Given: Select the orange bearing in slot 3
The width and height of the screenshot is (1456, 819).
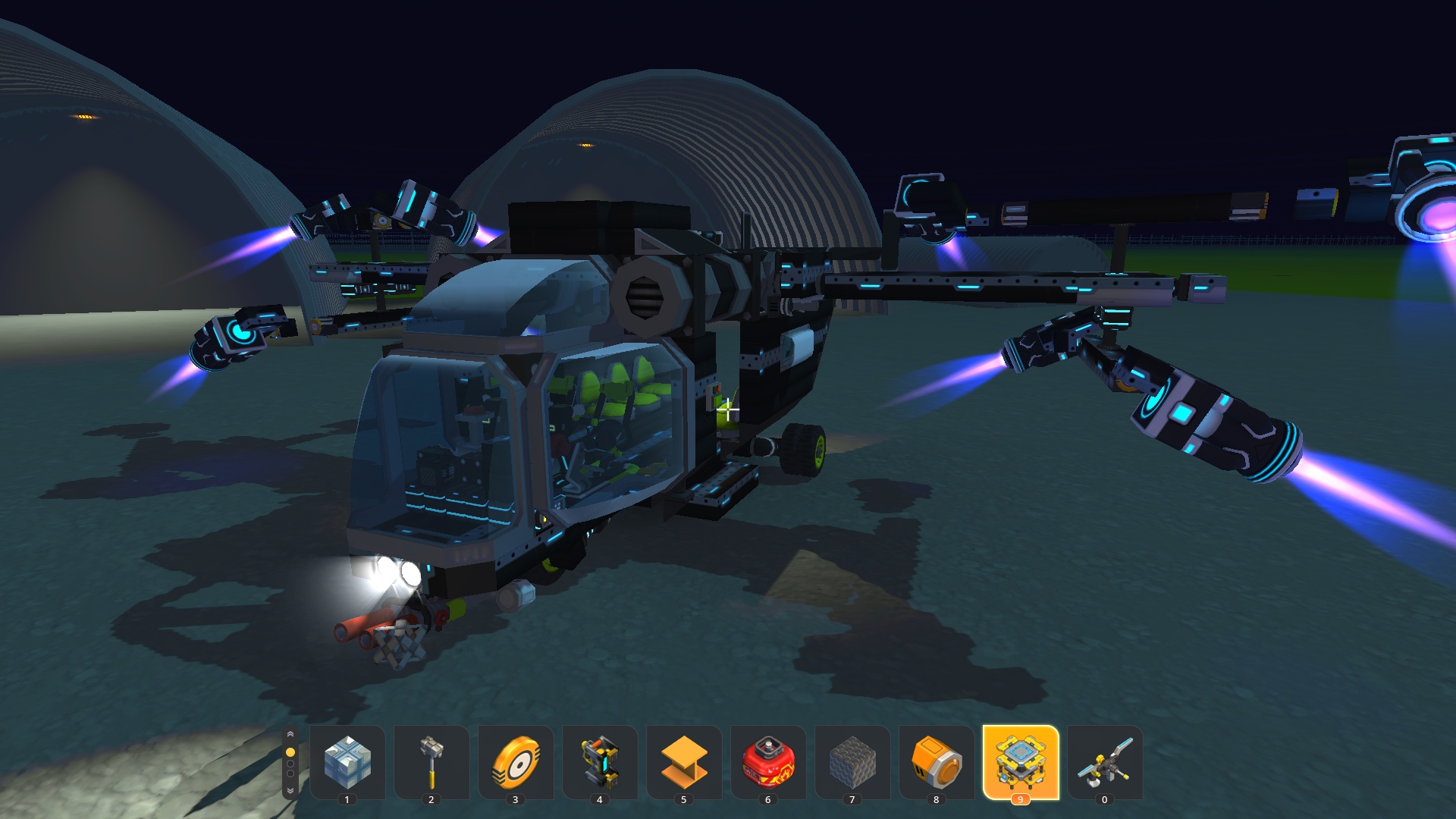Looking at the screenshot, I should [516, 761].
